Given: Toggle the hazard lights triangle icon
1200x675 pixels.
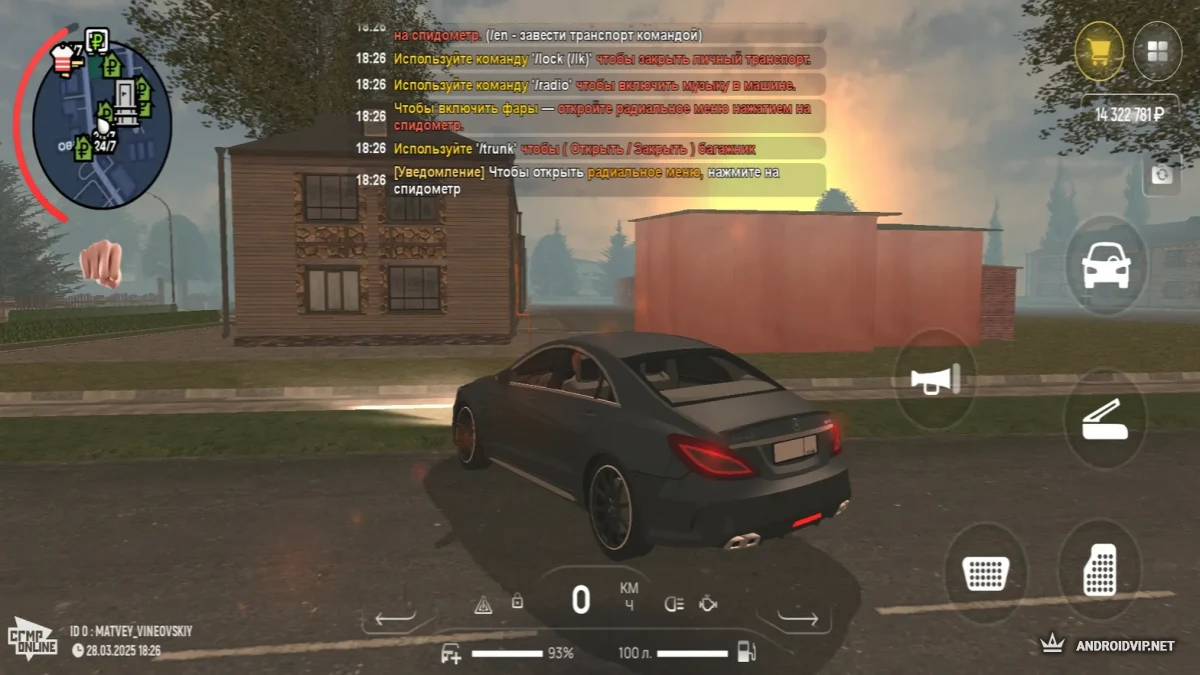Looking at the screenshot, I should pos(483,604).
